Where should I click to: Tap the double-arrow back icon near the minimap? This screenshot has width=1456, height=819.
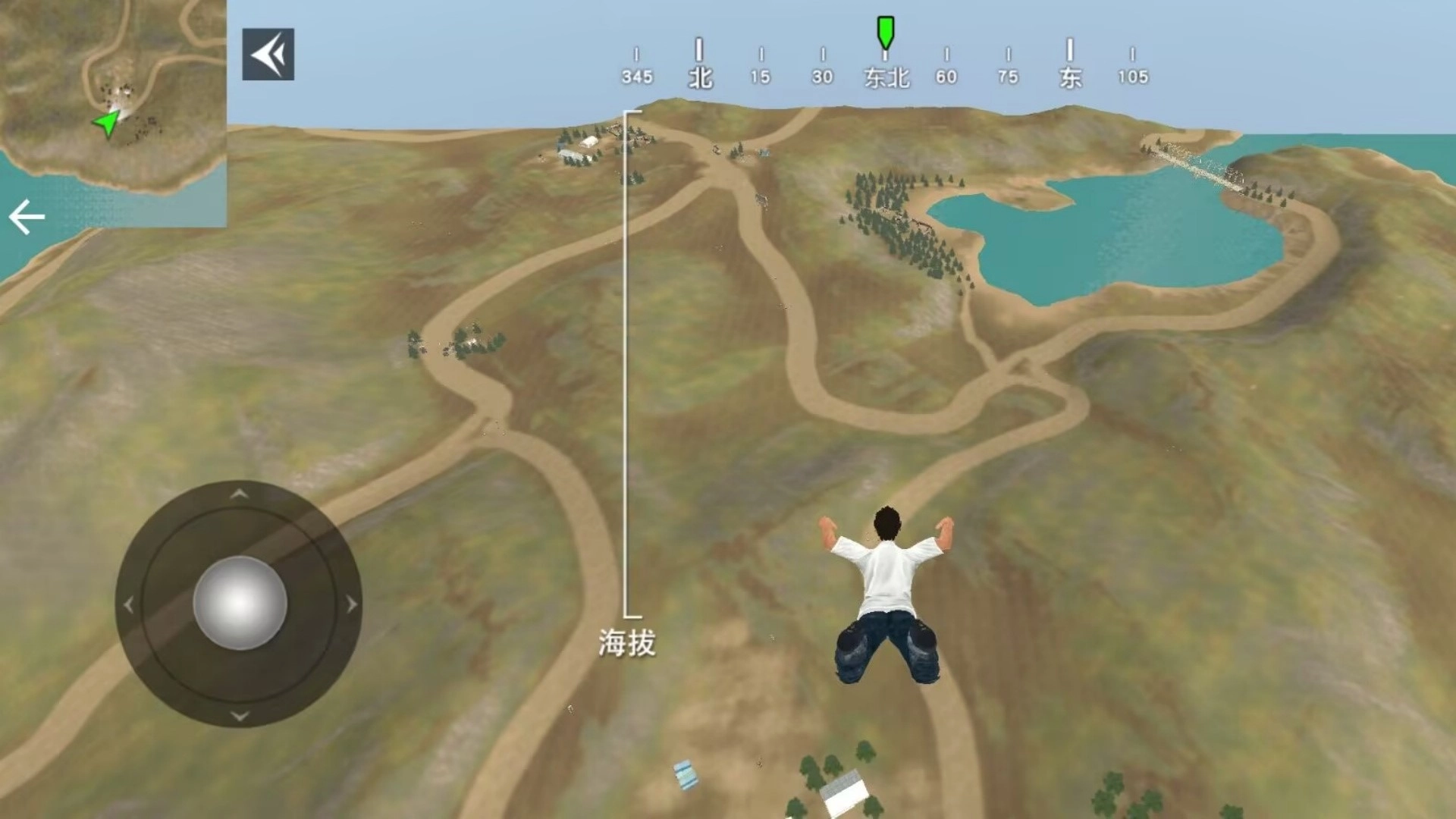pos(267,55)
